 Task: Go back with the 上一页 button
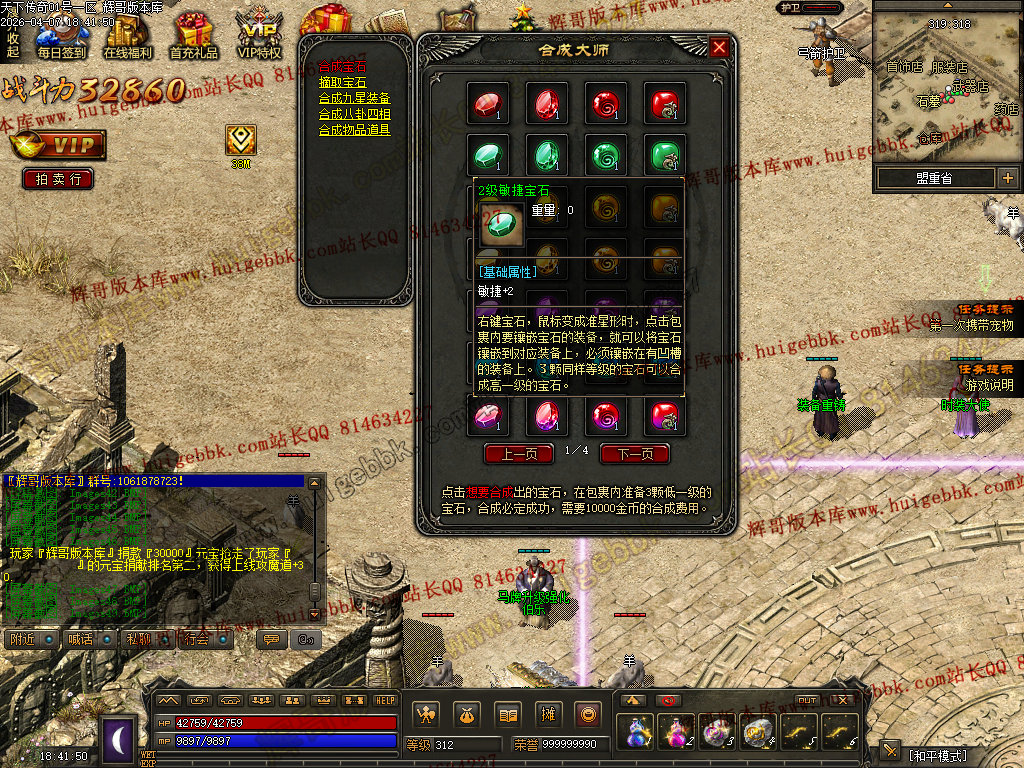[519, 453]
